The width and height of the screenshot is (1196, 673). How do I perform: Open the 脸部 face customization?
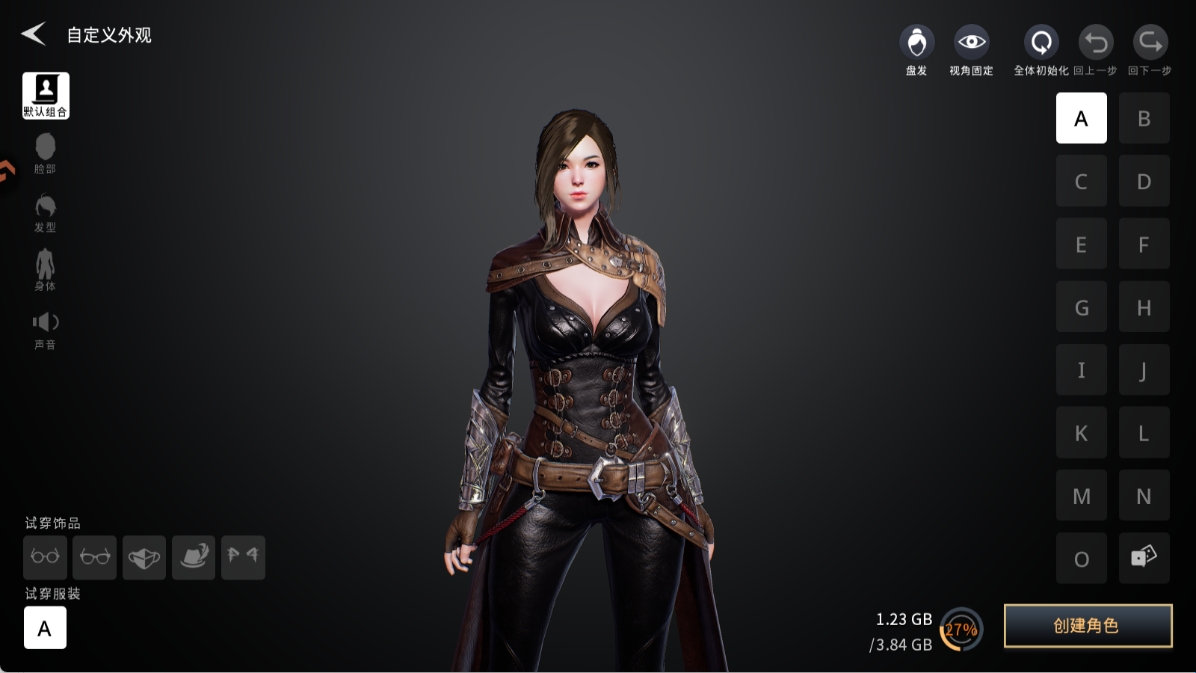point(45,153)
